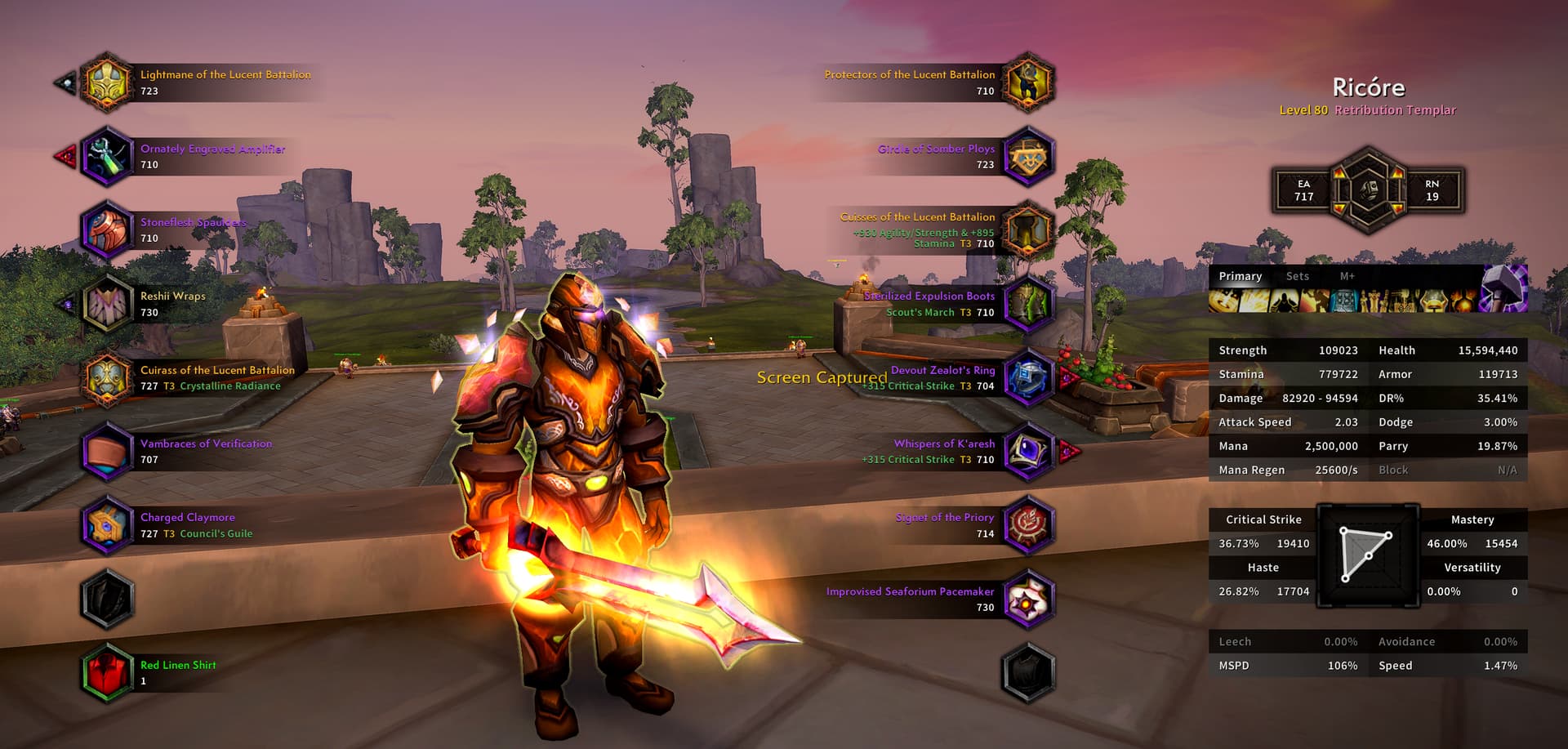Open the M+ tab
This screenshot has width=1568, height=749.
1347,276
